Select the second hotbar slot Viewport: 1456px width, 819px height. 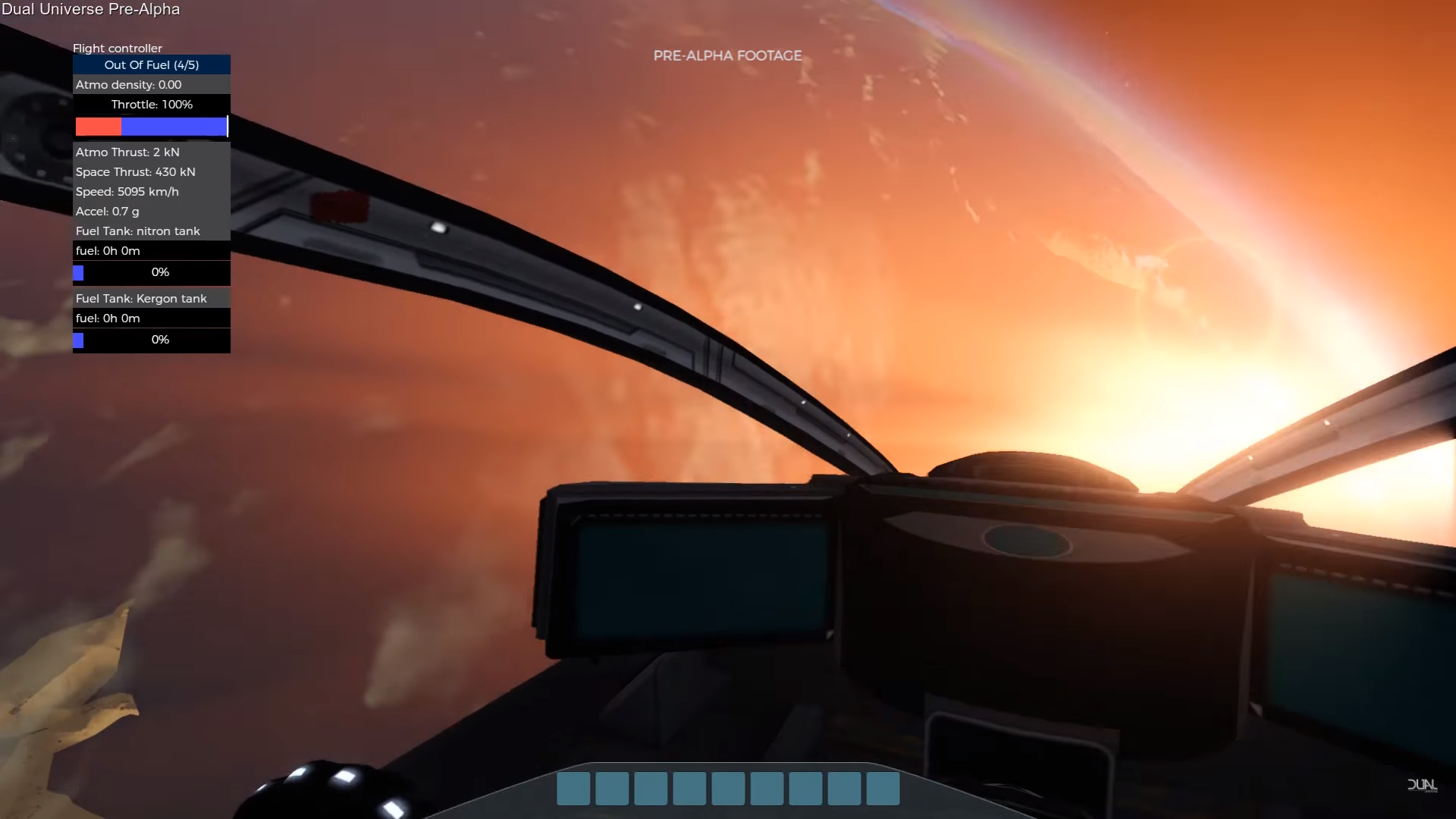tap(612, 788)
